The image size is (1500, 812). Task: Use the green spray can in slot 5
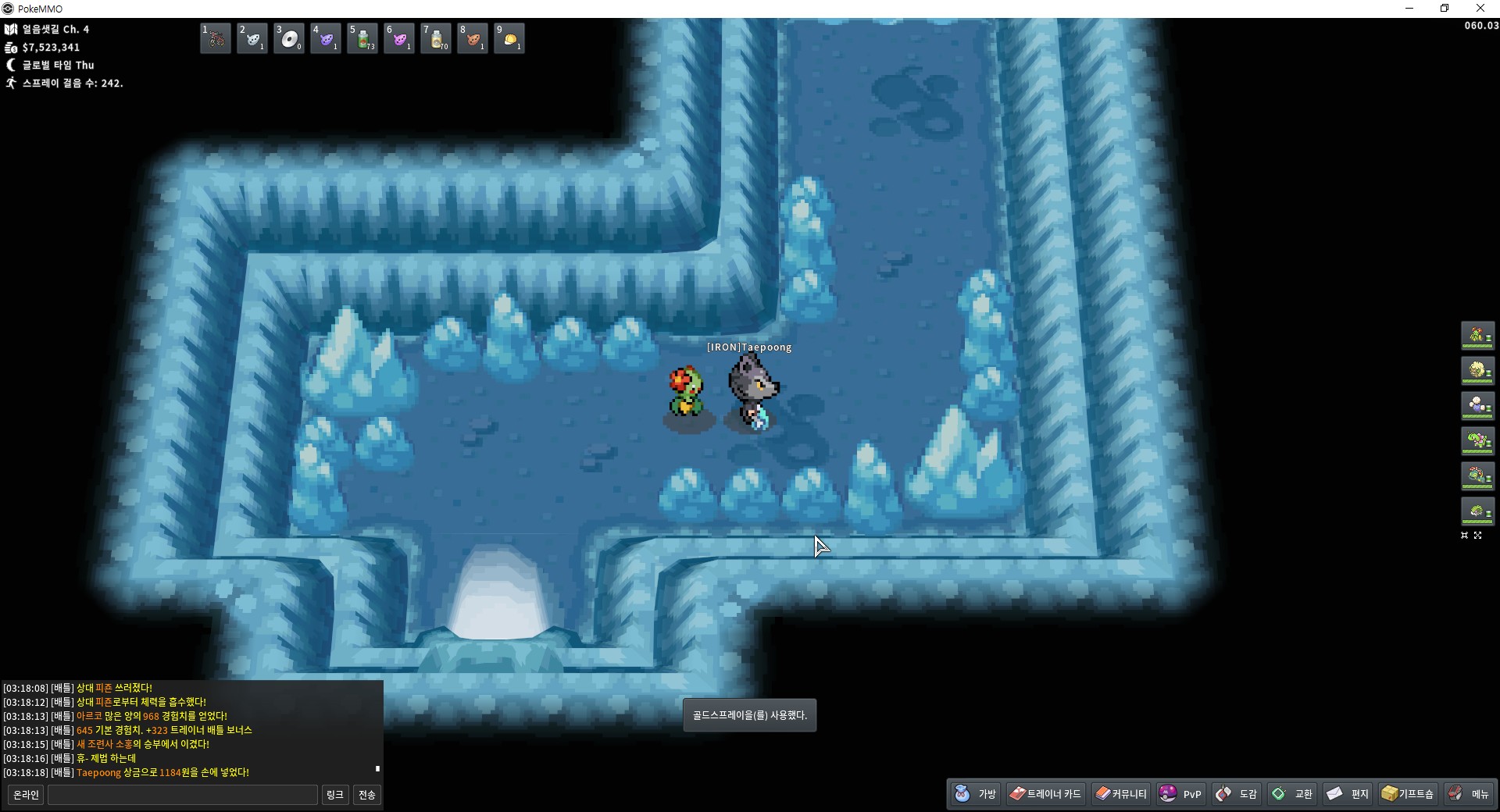pos(362,38)
